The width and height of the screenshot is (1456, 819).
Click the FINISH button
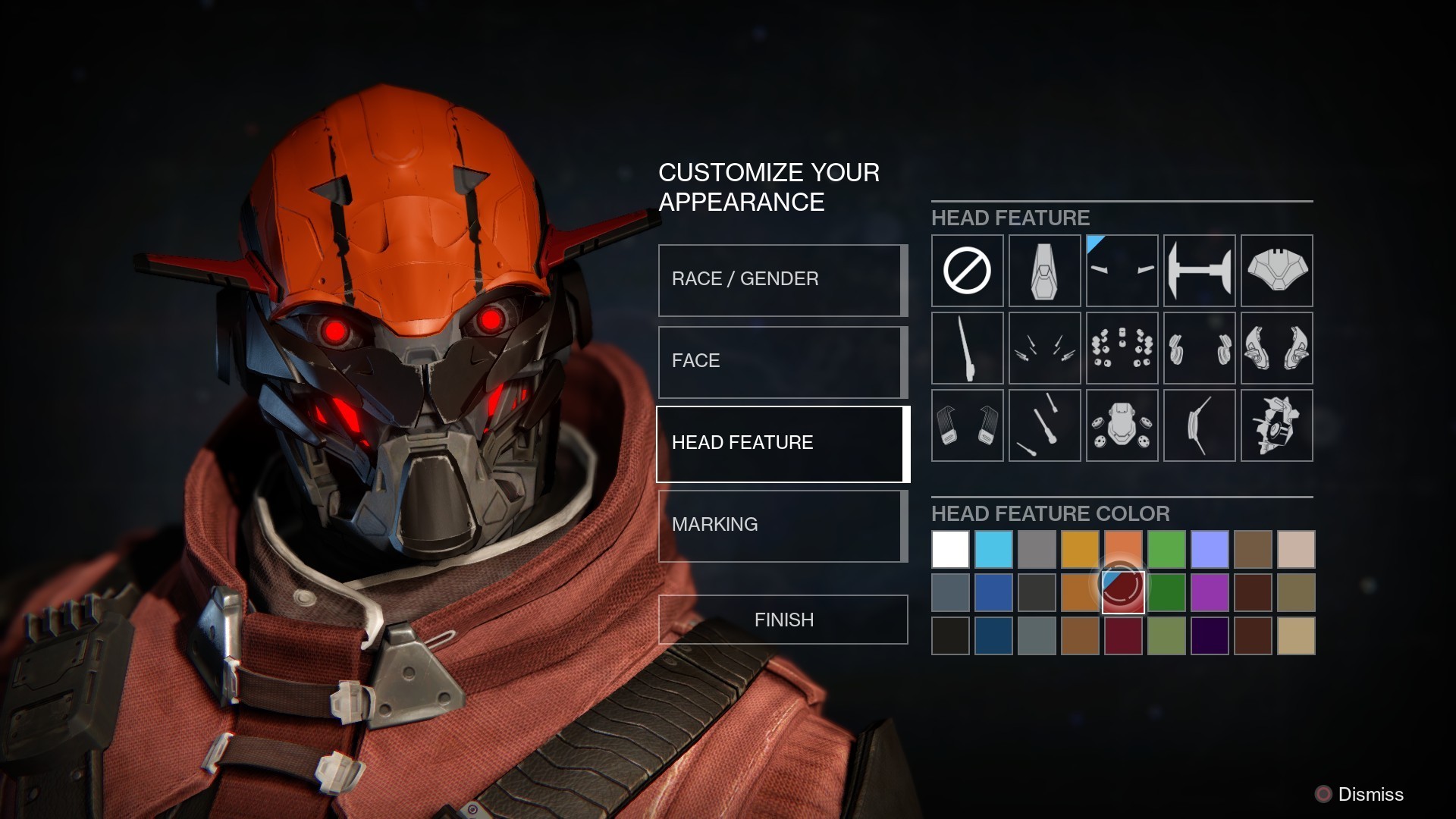[783, 620]
